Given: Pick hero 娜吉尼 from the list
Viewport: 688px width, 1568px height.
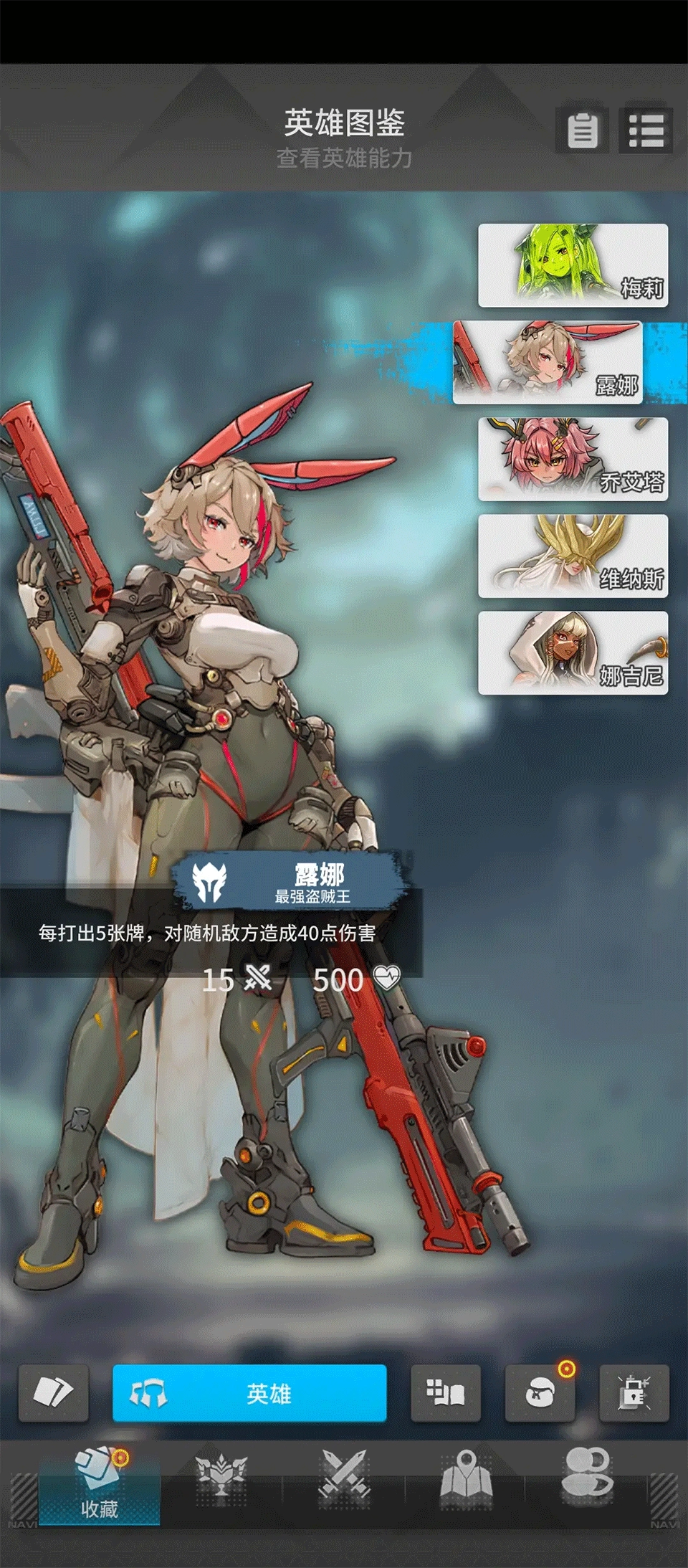Looking at the screenshot, I should 573,652.
